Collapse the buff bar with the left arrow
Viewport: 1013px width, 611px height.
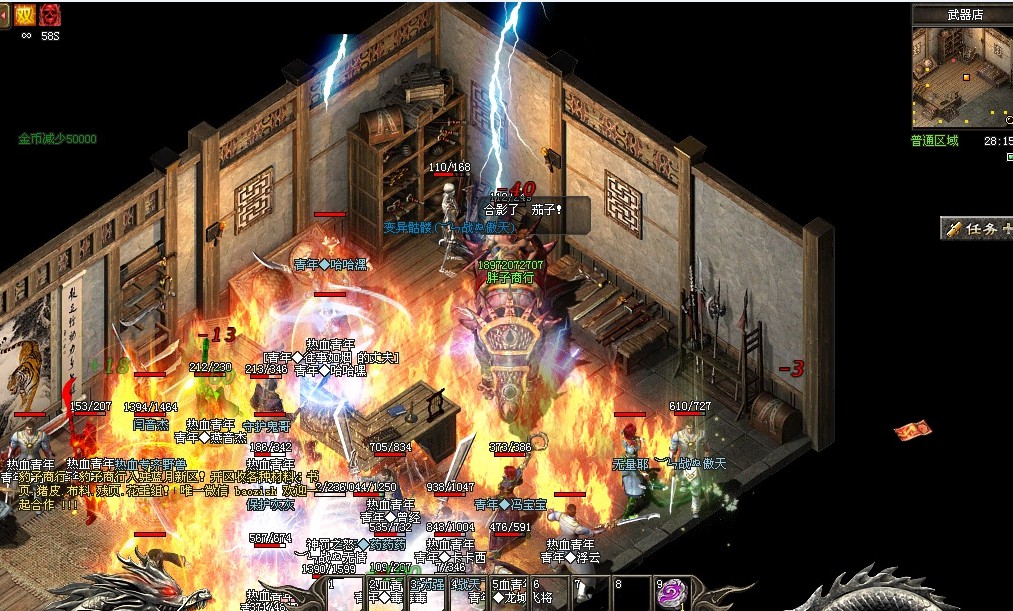4,13
